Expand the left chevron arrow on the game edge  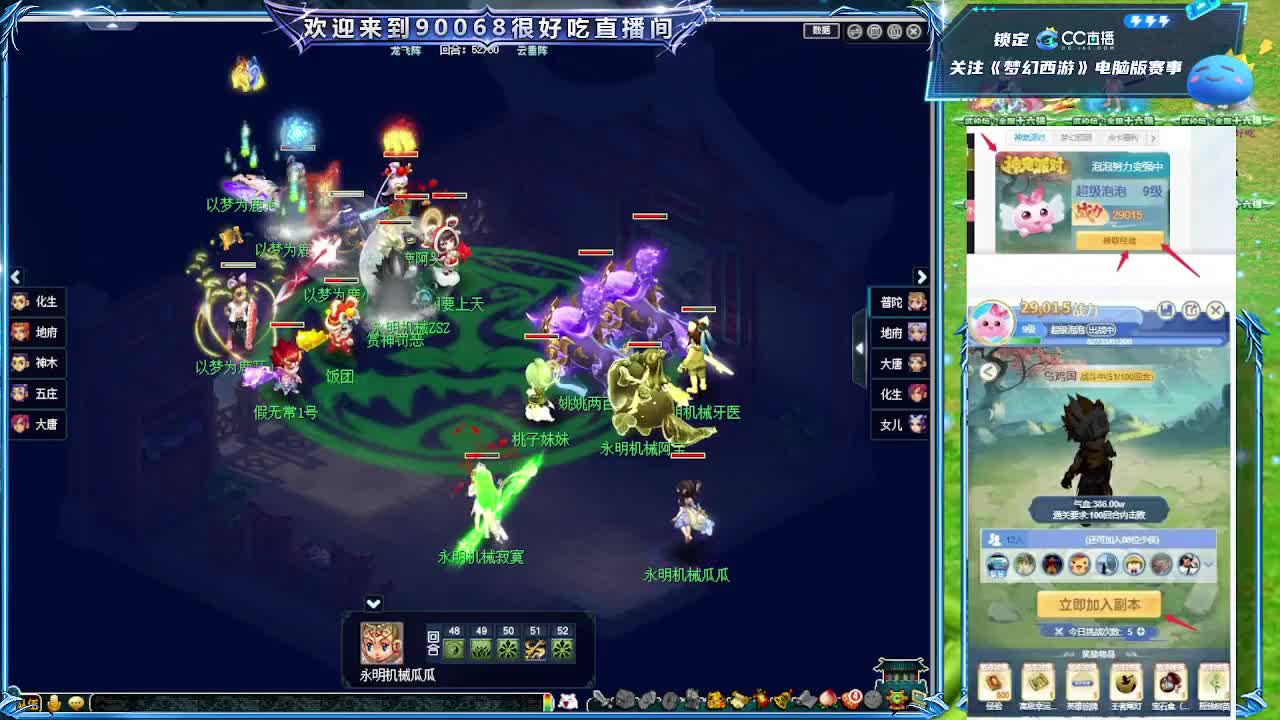[x=15, y=277]
